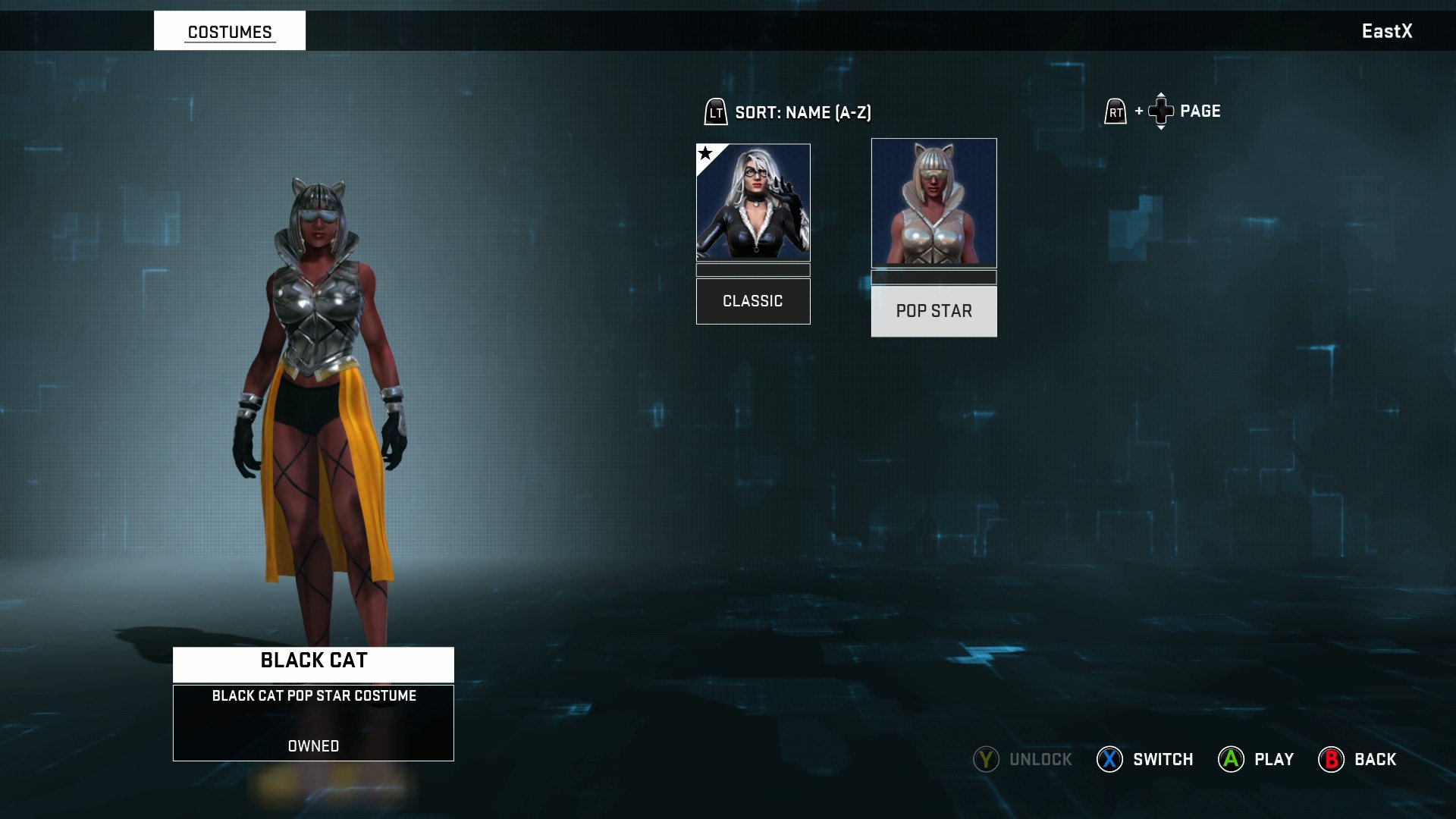This screenshot has height=819, width=1456.
Task: Choose the Switch option
Action: pos(1145,759)
